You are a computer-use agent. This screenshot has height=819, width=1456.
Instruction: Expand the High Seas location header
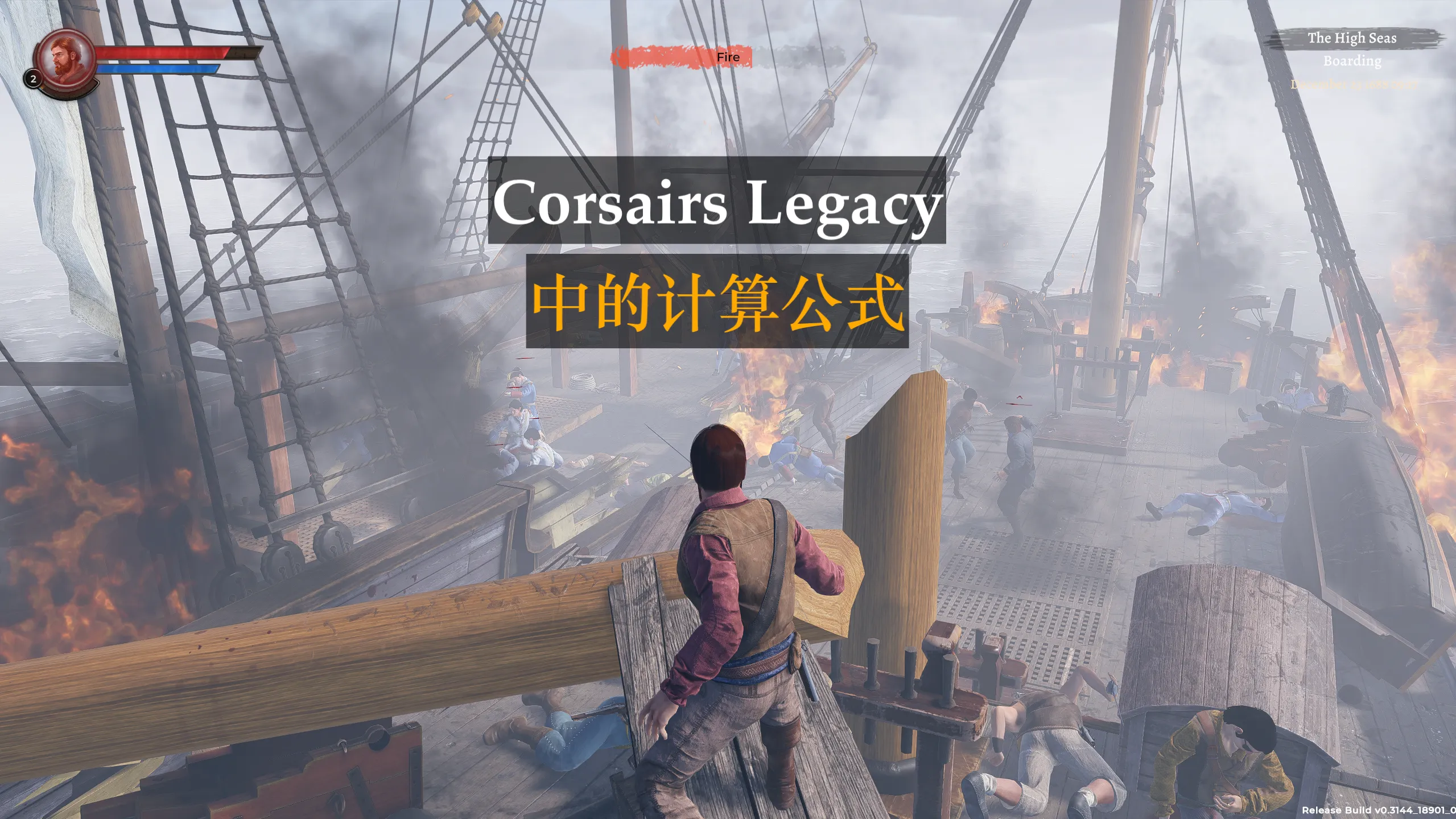[x=1352, y=39]
